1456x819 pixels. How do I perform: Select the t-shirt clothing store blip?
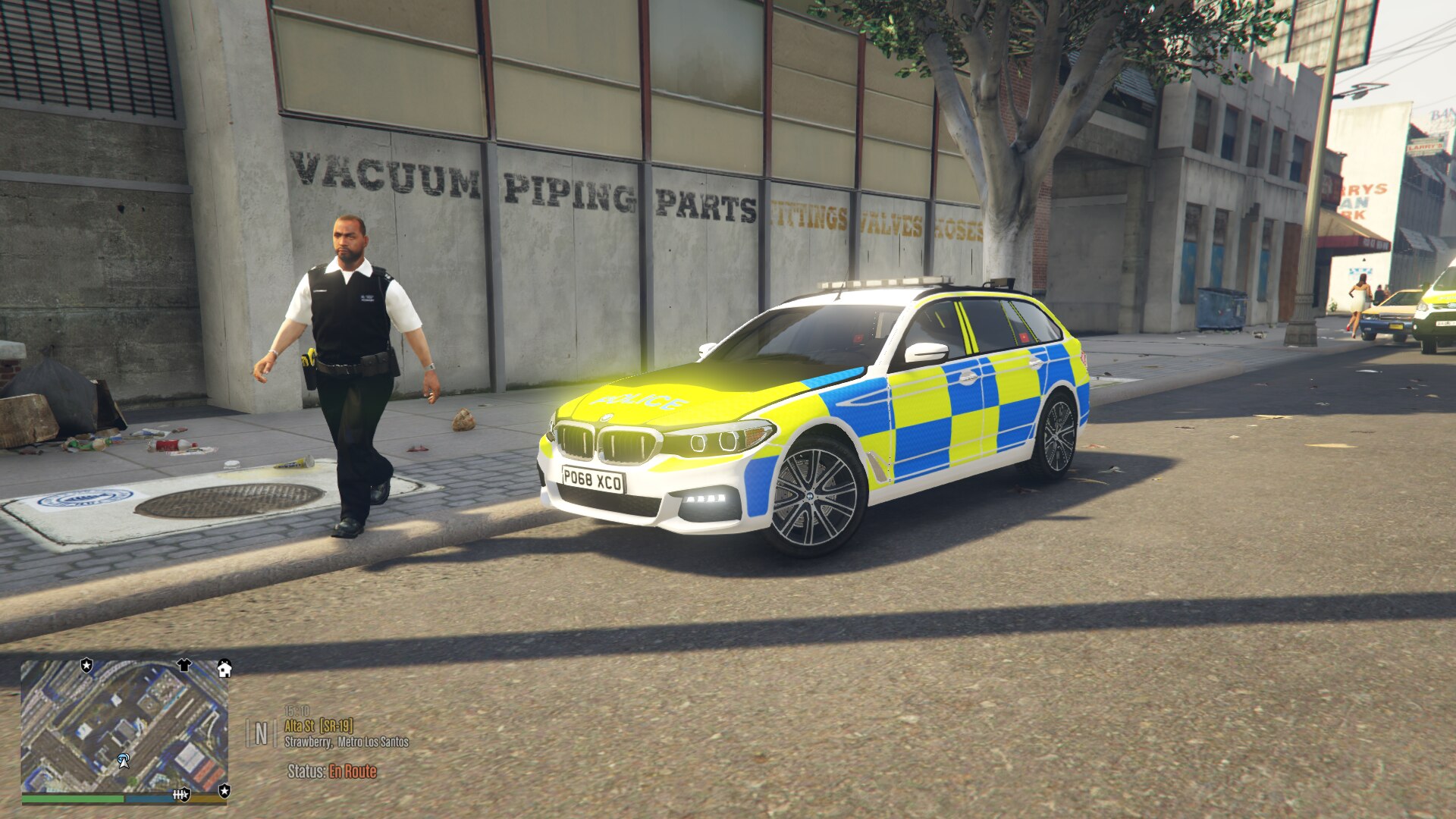(x=184, y=666)
